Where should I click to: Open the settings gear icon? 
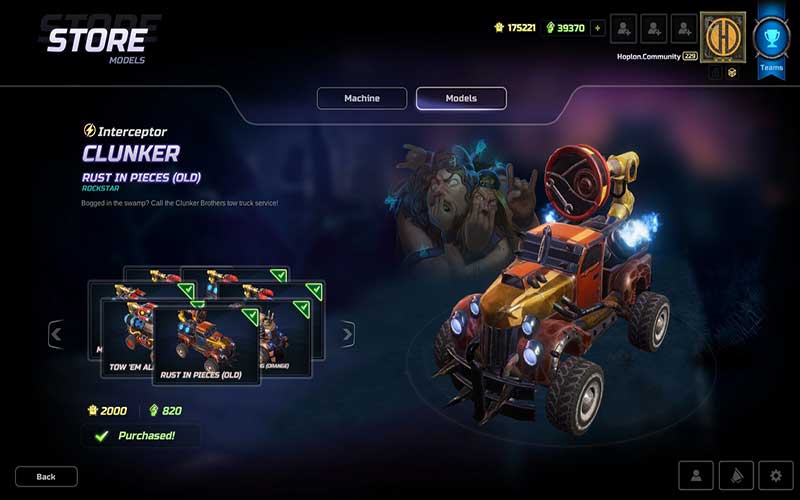(775, 476)
